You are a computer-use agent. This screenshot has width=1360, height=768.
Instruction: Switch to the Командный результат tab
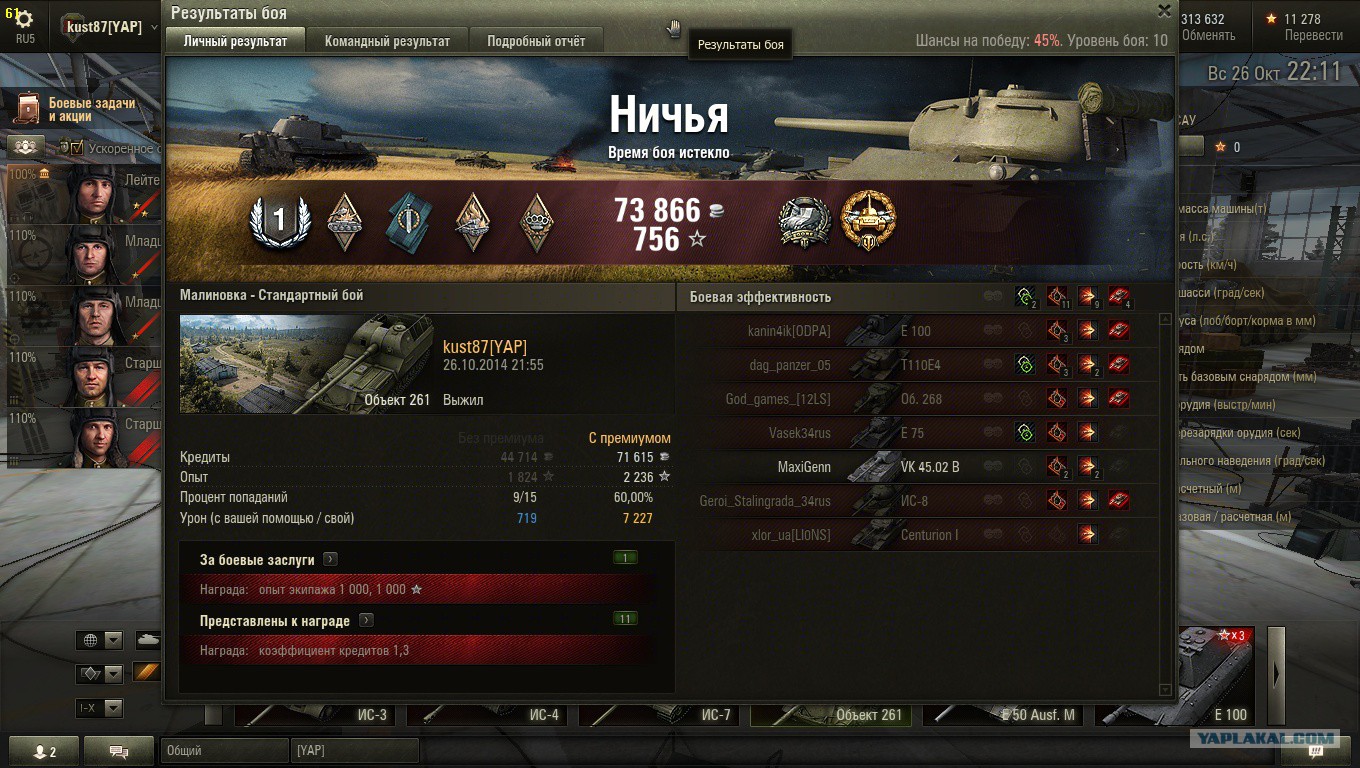(386, 41)
